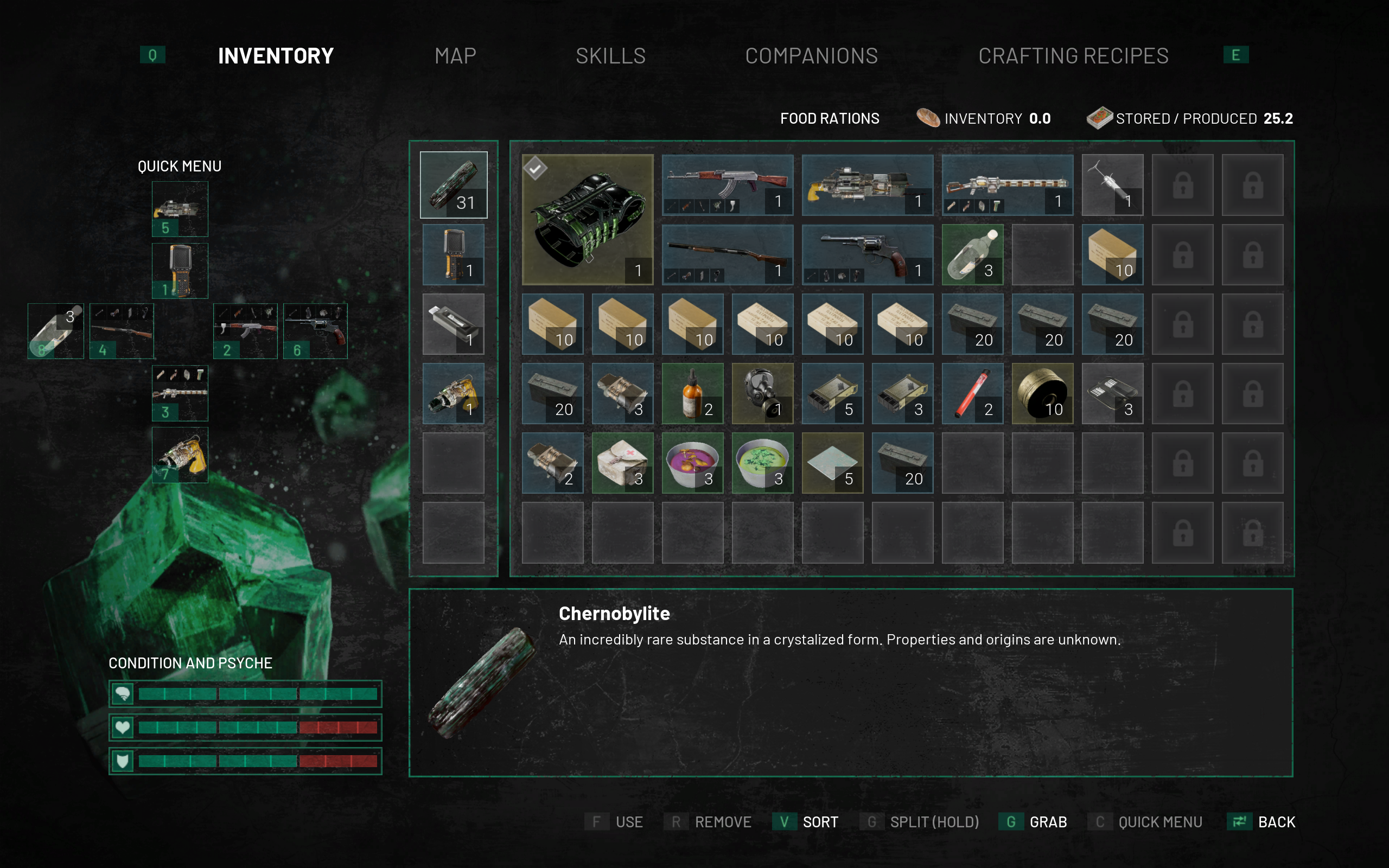Select the brown tincture bottle stack
Viewport: 1389px width, 868px height.
click(x=692, y=393)
